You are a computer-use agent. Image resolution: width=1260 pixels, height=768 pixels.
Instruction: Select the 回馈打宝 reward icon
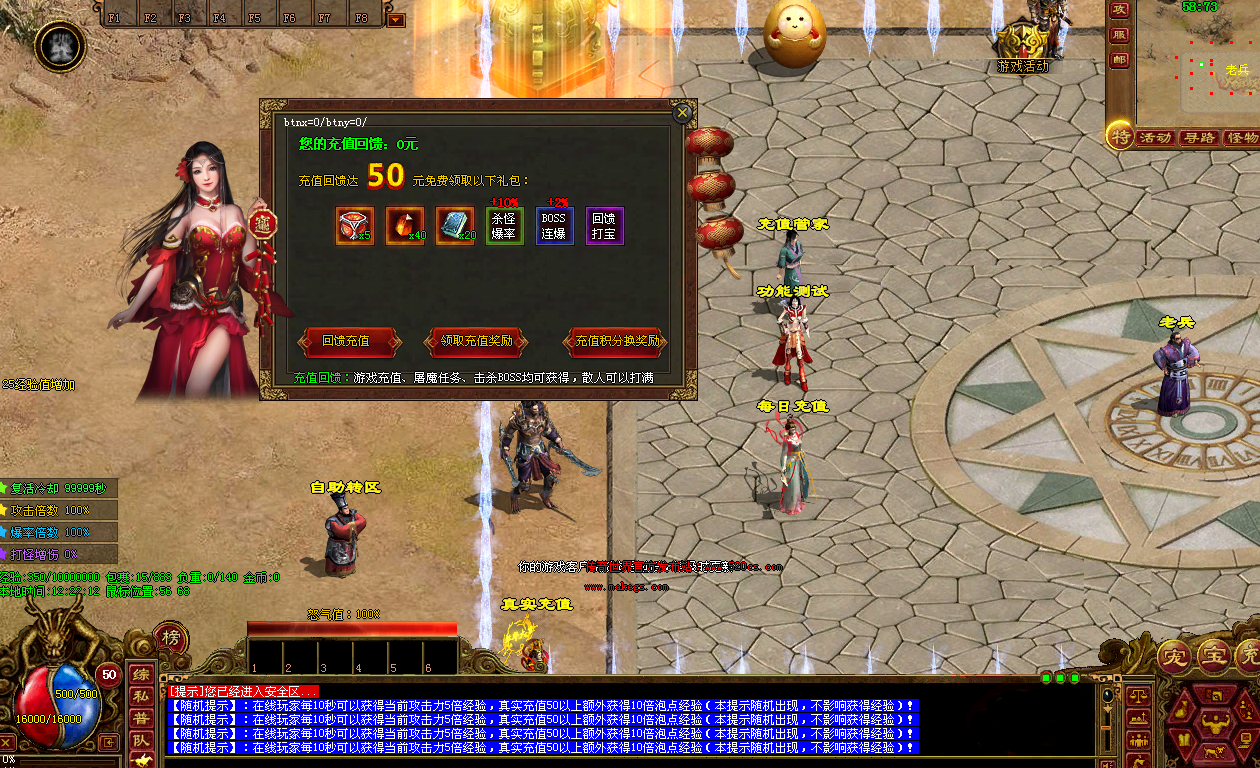604,226
